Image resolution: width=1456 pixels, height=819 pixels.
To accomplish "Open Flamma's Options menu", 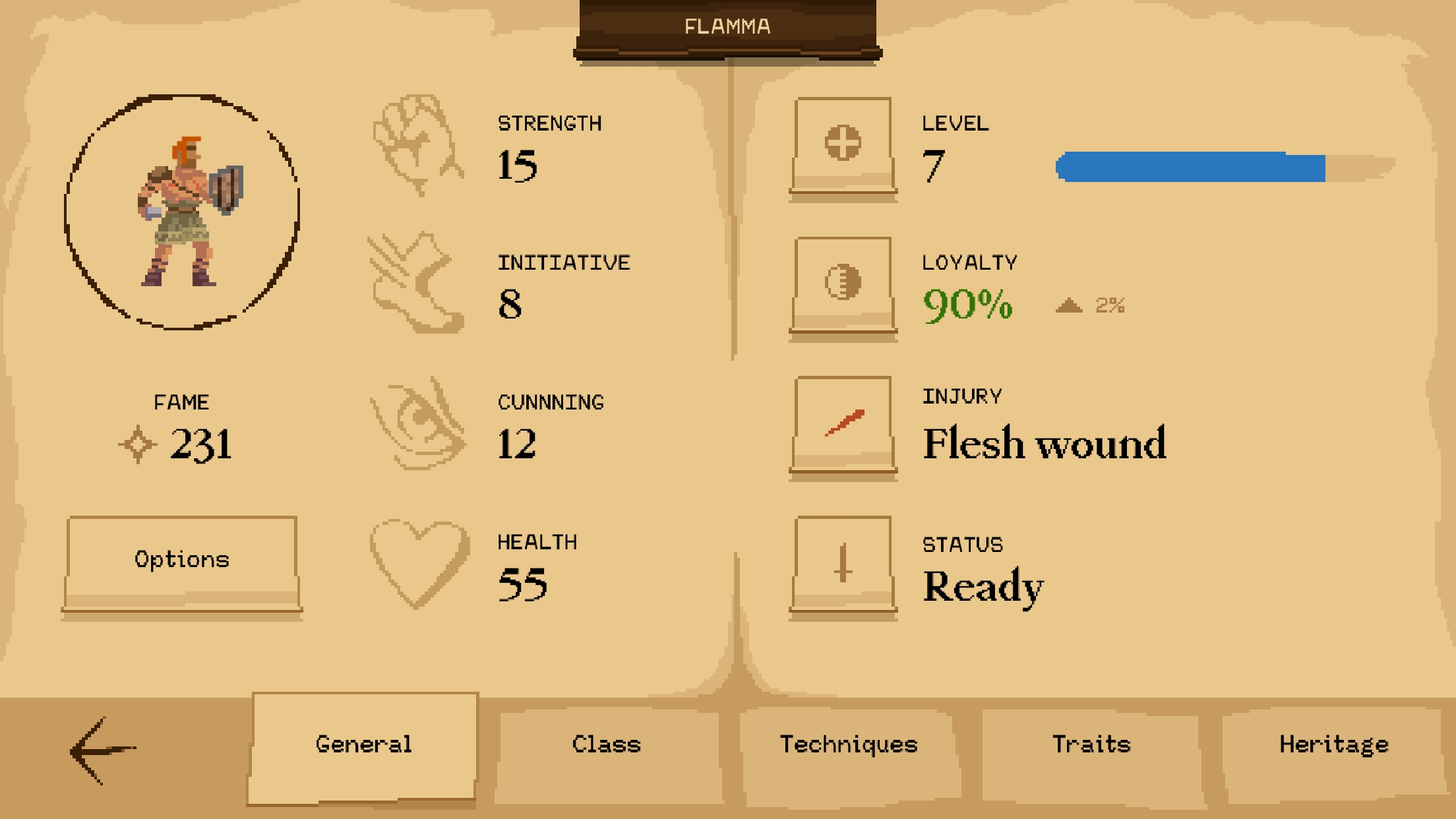I will pos(182,559).
